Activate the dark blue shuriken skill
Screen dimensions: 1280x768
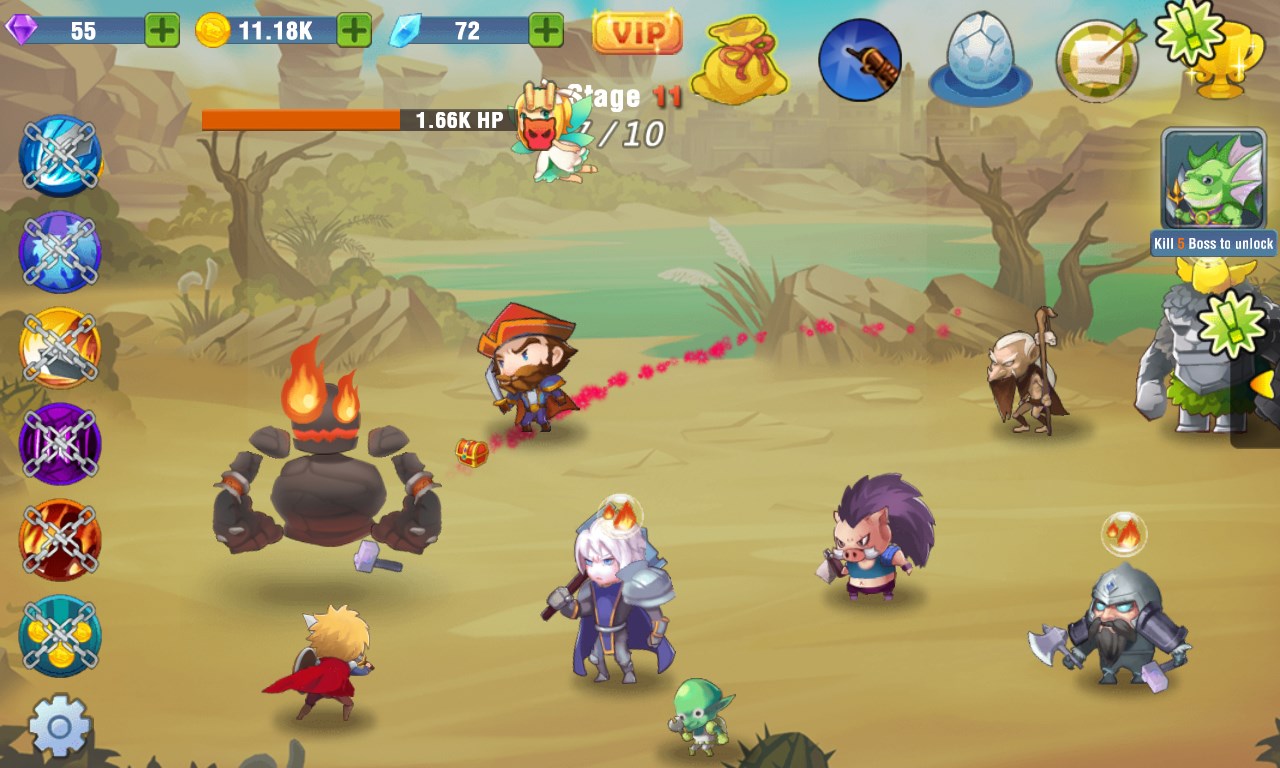[60, 250]
